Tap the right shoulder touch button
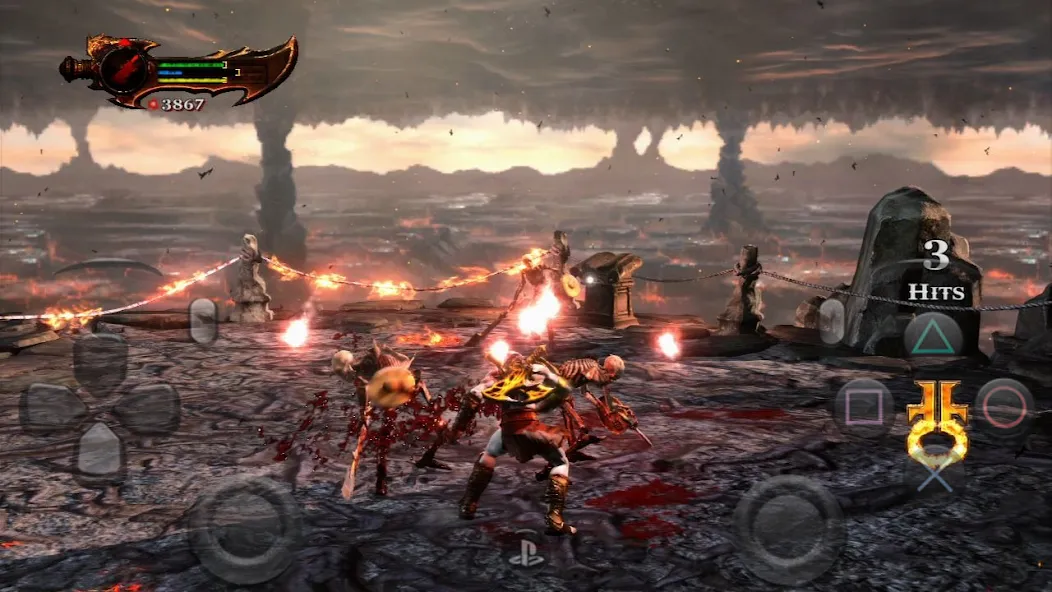Screen dimensions: 1052x592 tap(832, 321)
